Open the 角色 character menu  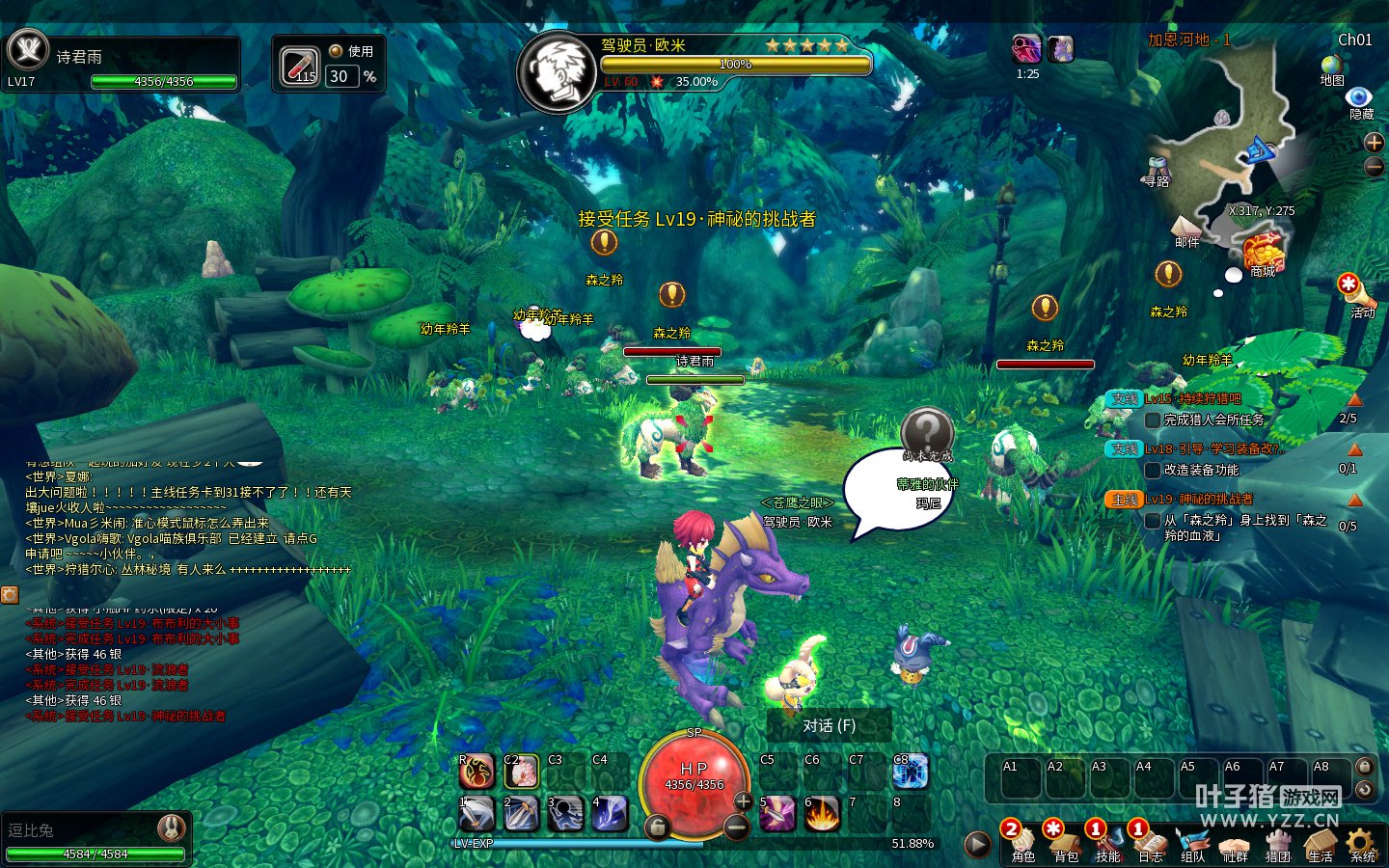(1022, 842)
